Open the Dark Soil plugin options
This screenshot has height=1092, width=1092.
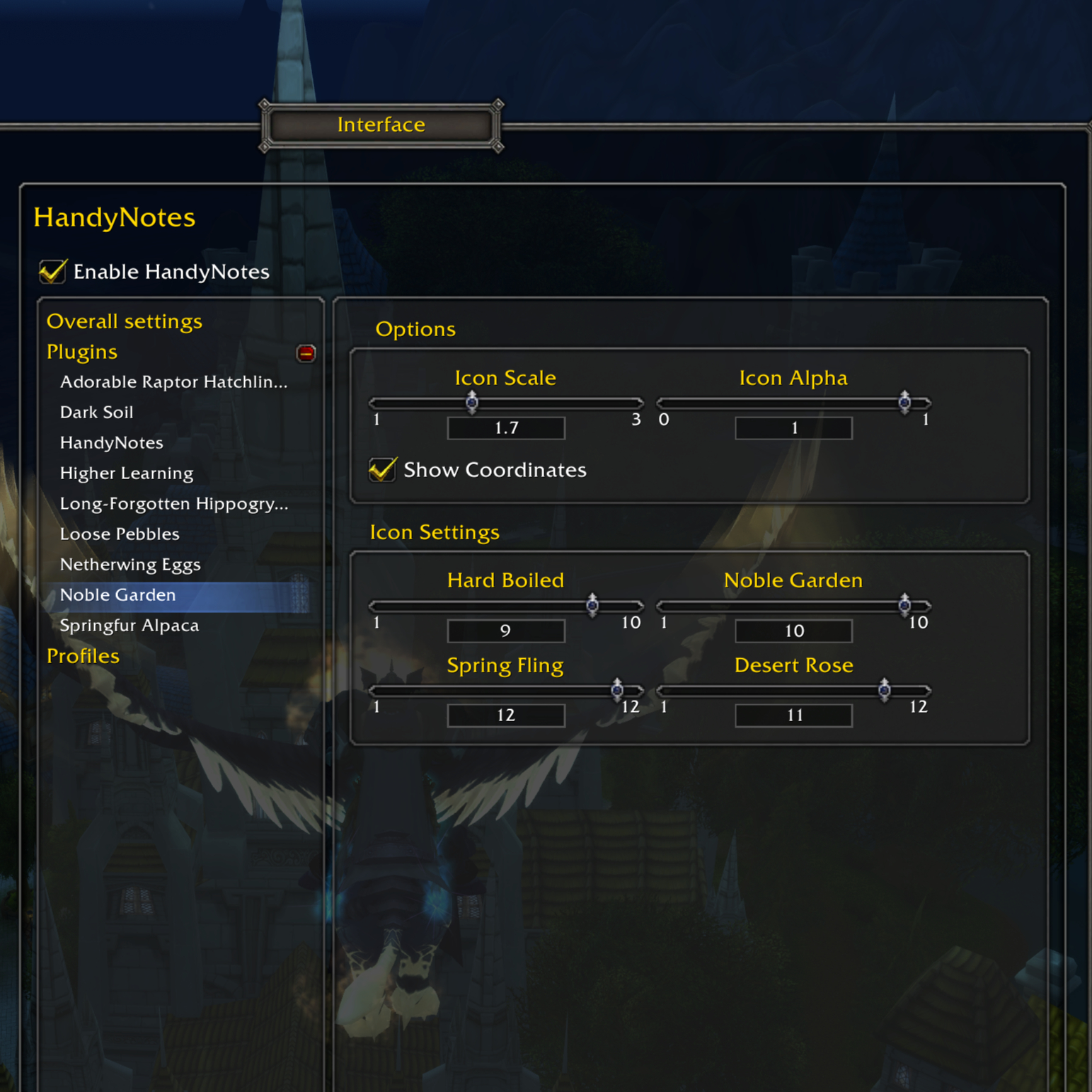pos(97,413)
